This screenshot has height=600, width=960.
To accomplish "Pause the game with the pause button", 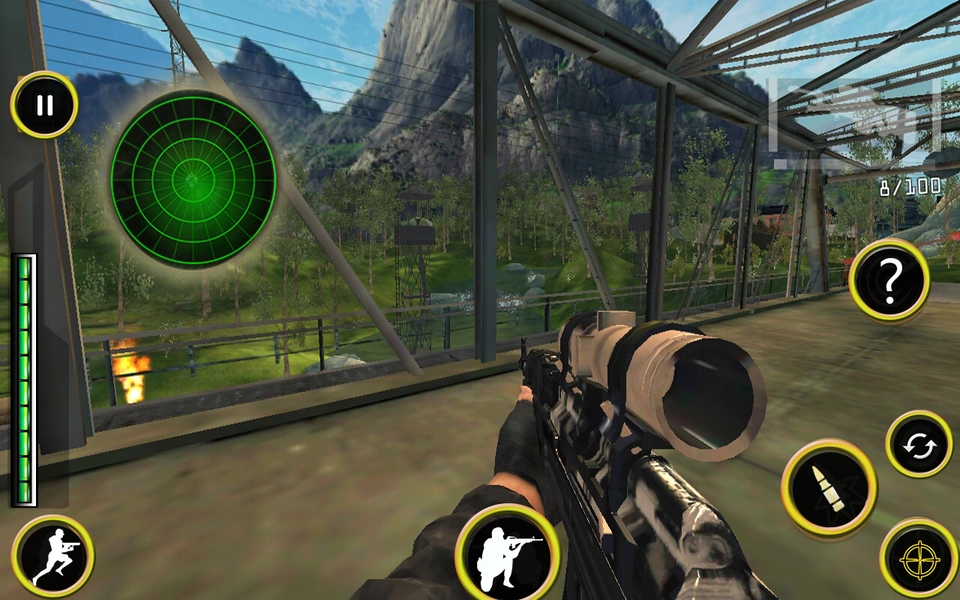I will [x=44, y=105].
